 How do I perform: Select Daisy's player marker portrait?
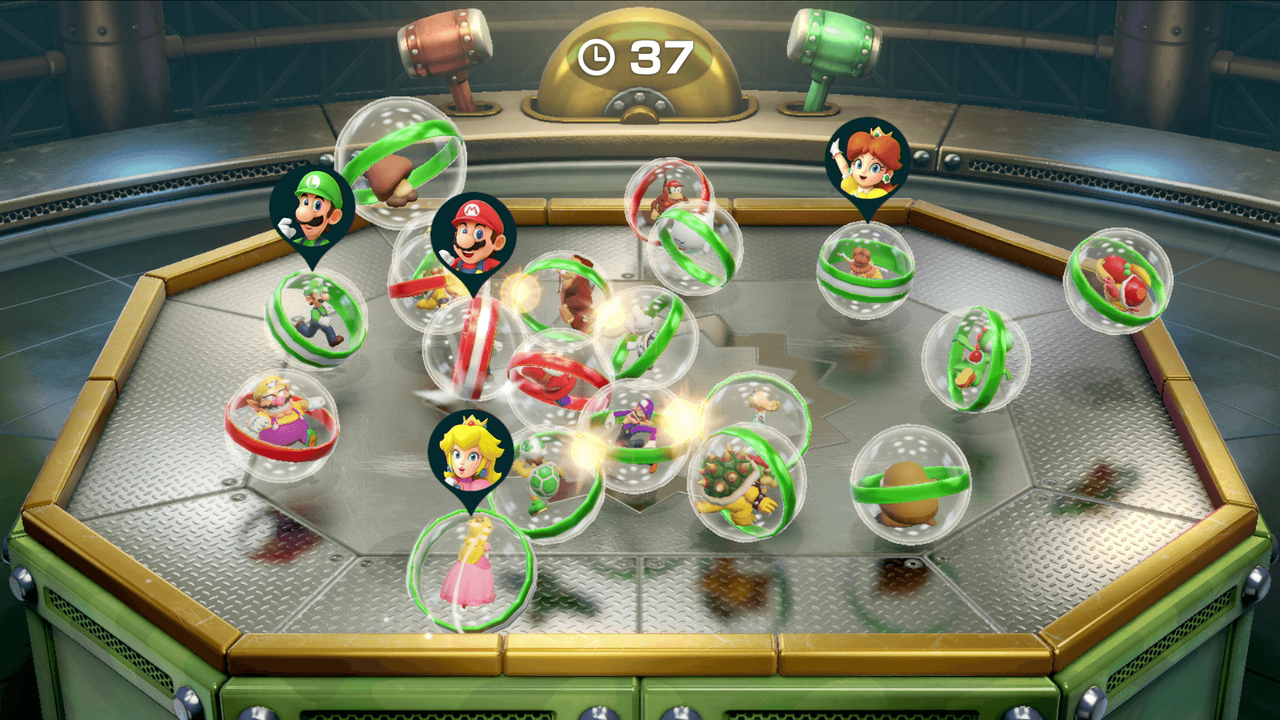point(867,161)
